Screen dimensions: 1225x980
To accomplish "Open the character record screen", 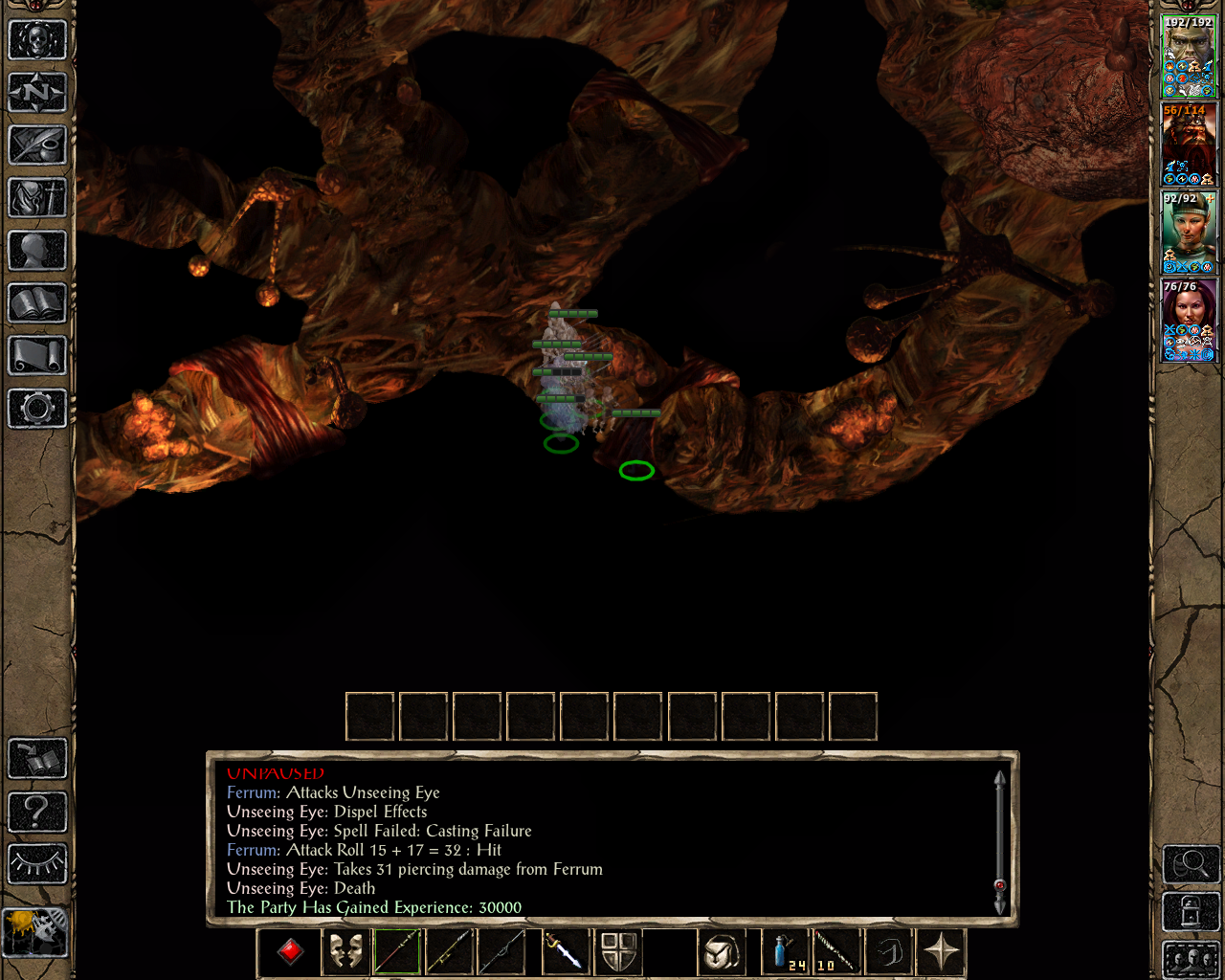I will point(38,251).
